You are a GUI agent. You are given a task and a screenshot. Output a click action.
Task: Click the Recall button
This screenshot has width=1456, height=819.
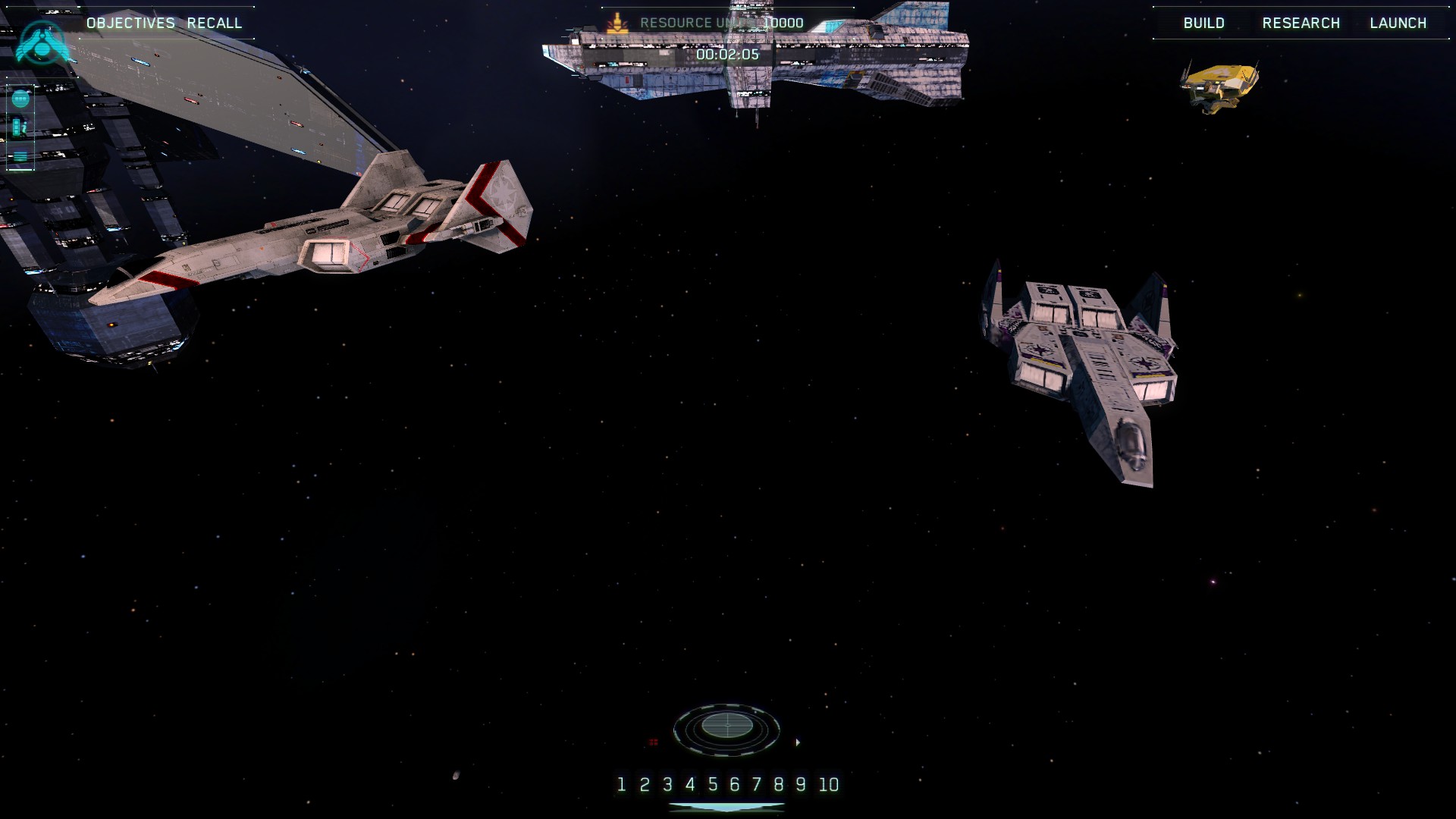(x=215, y=23)
